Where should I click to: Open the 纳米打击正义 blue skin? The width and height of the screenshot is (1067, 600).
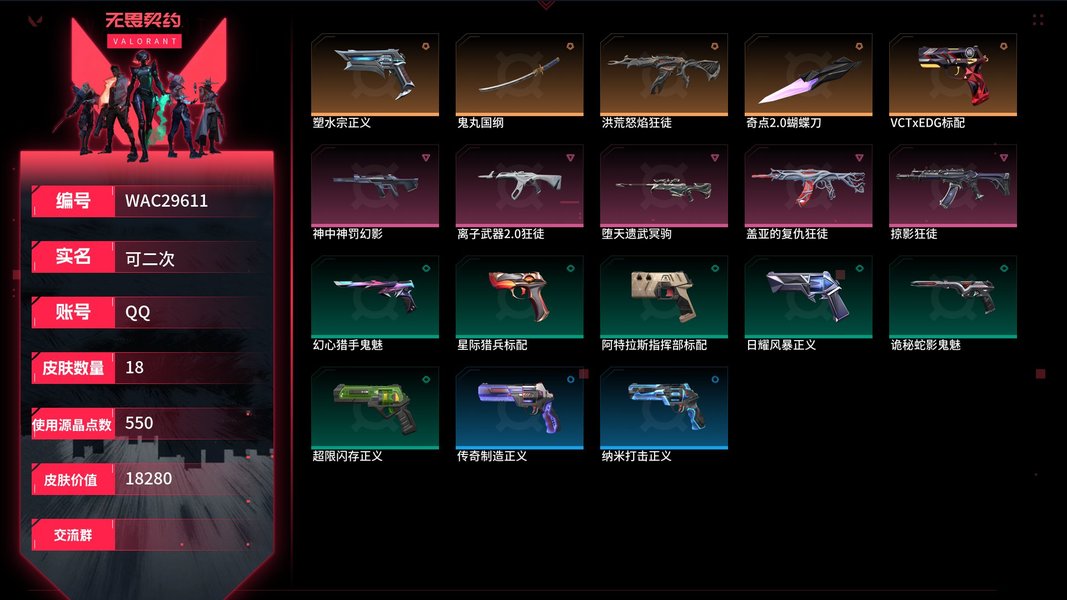(664, 407)
